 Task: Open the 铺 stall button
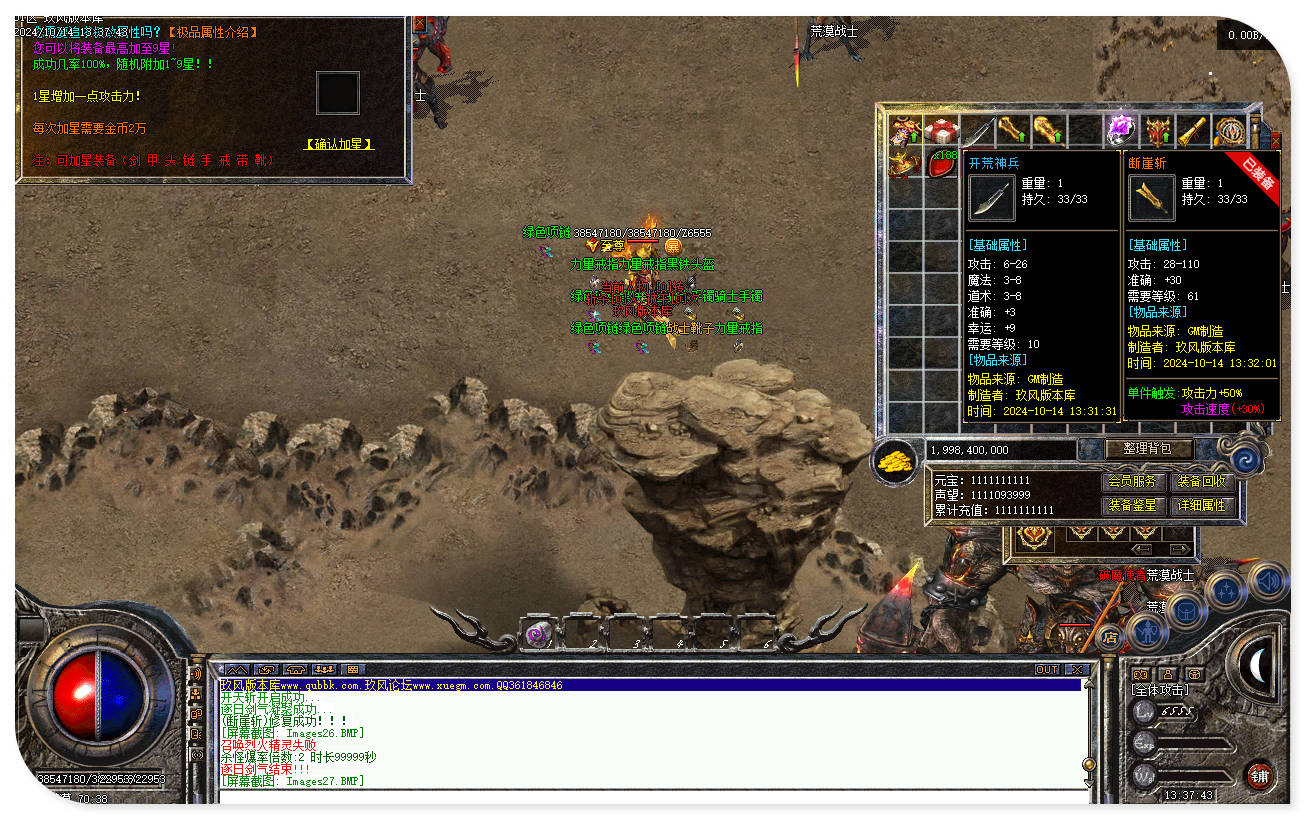coord(1259,775)
